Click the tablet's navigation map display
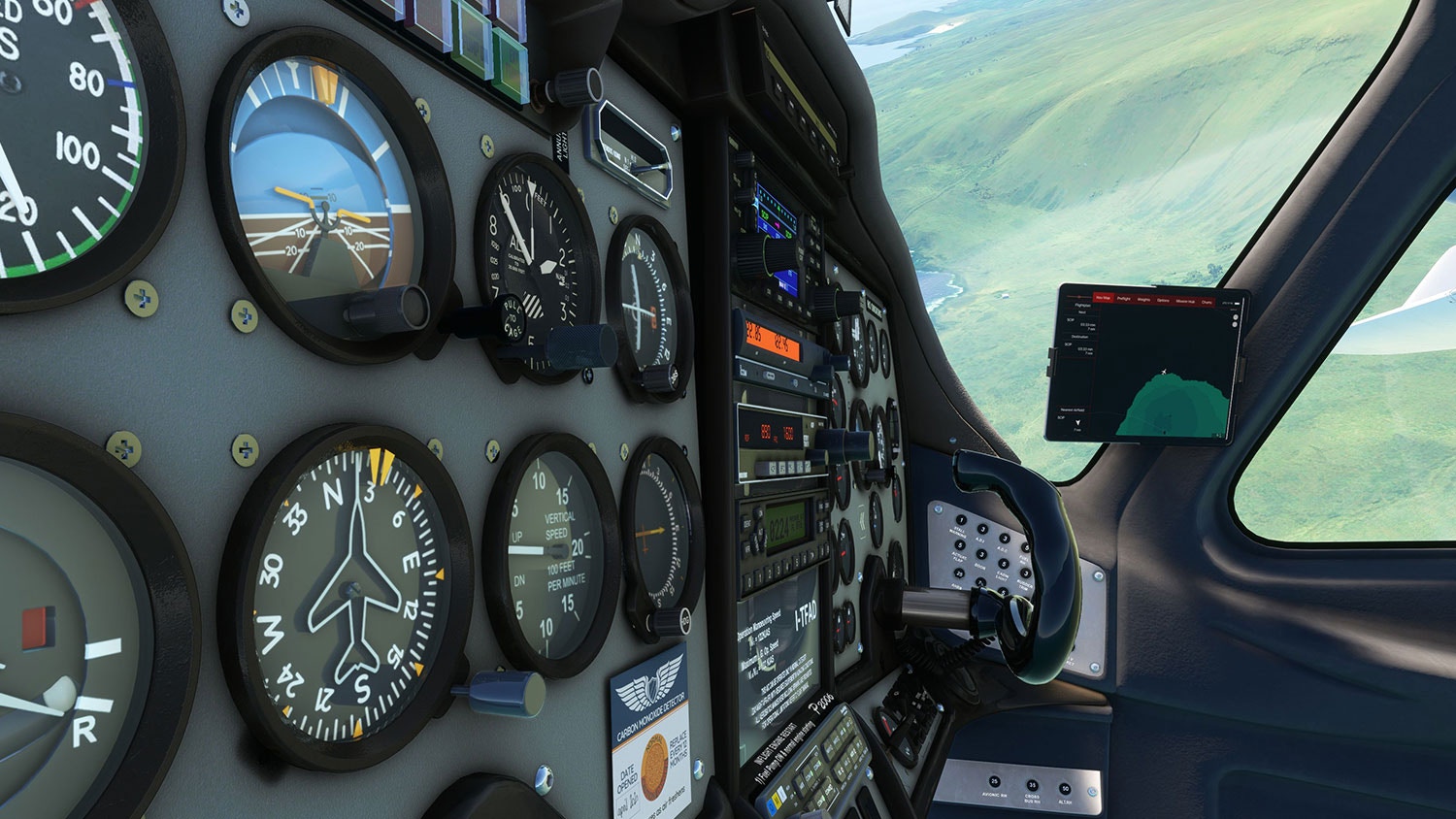Image resolution: width=1456 pixels, height=819 pixels. 1165,378
